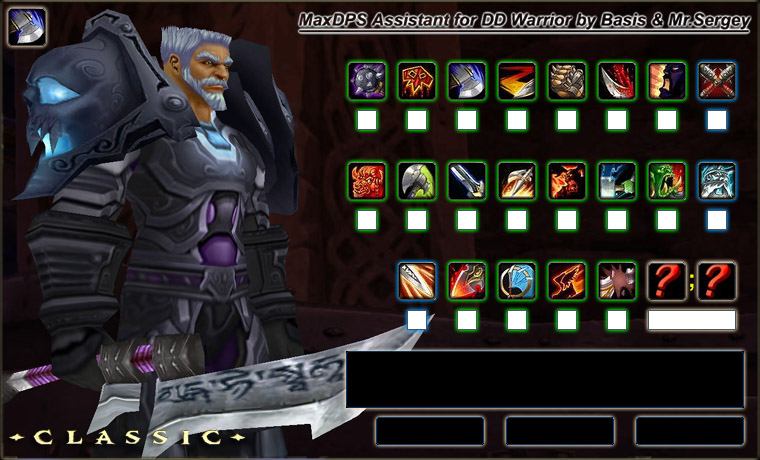Click the red Horde banner ability icon
The image size is (760, 460).
(x=417, y=81)
